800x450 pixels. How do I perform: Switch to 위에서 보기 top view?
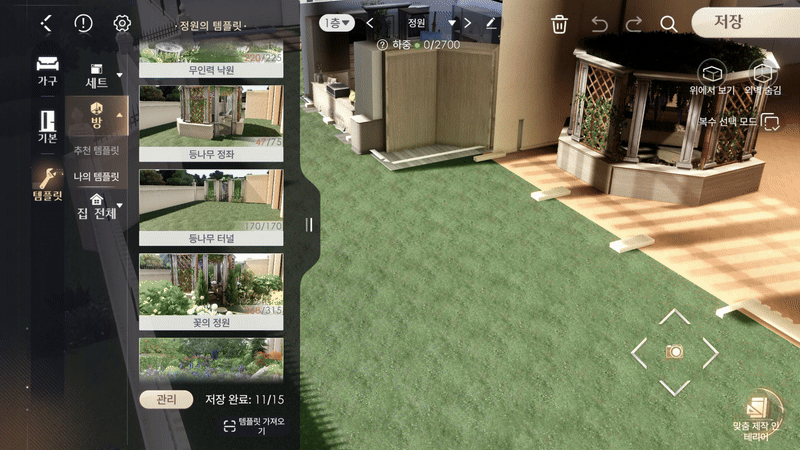712,79
